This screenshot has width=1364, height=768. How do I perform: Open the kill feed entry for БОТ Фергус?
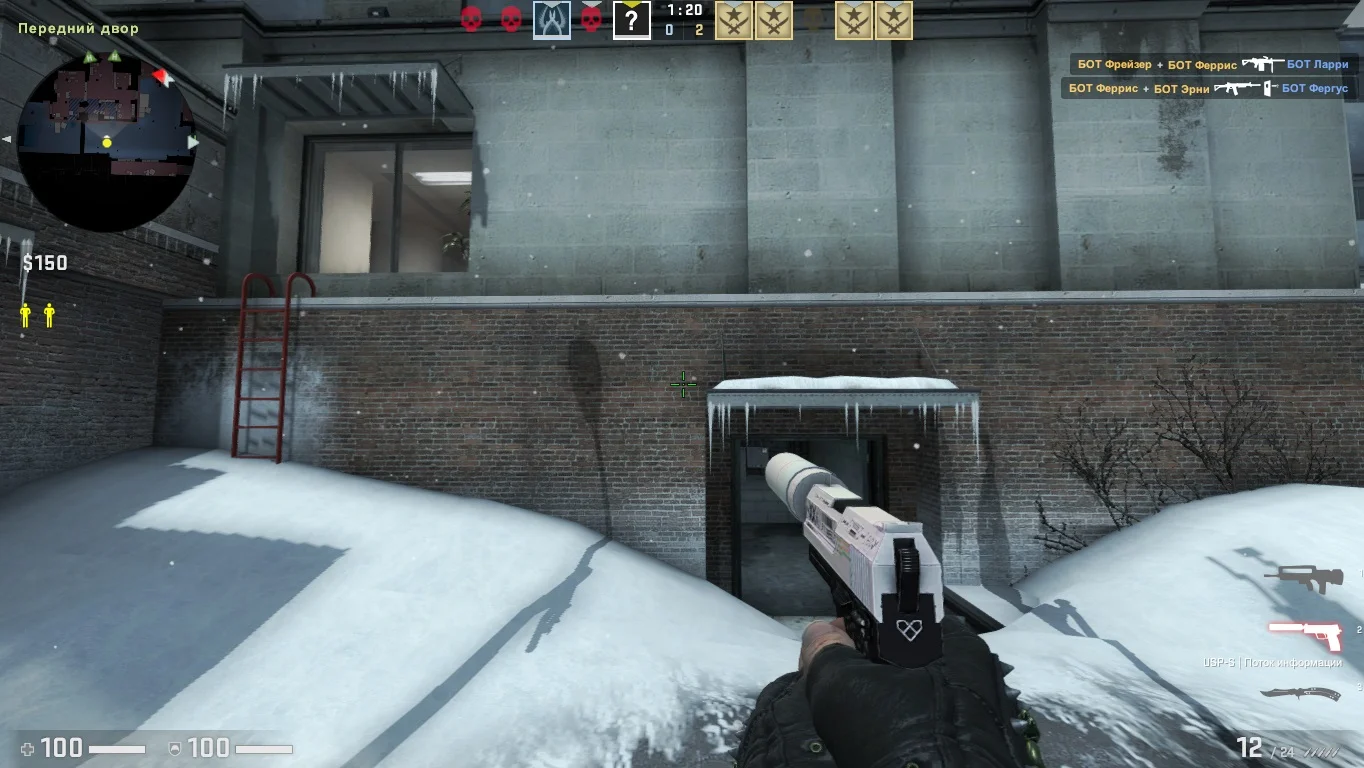coord(1207,88)
